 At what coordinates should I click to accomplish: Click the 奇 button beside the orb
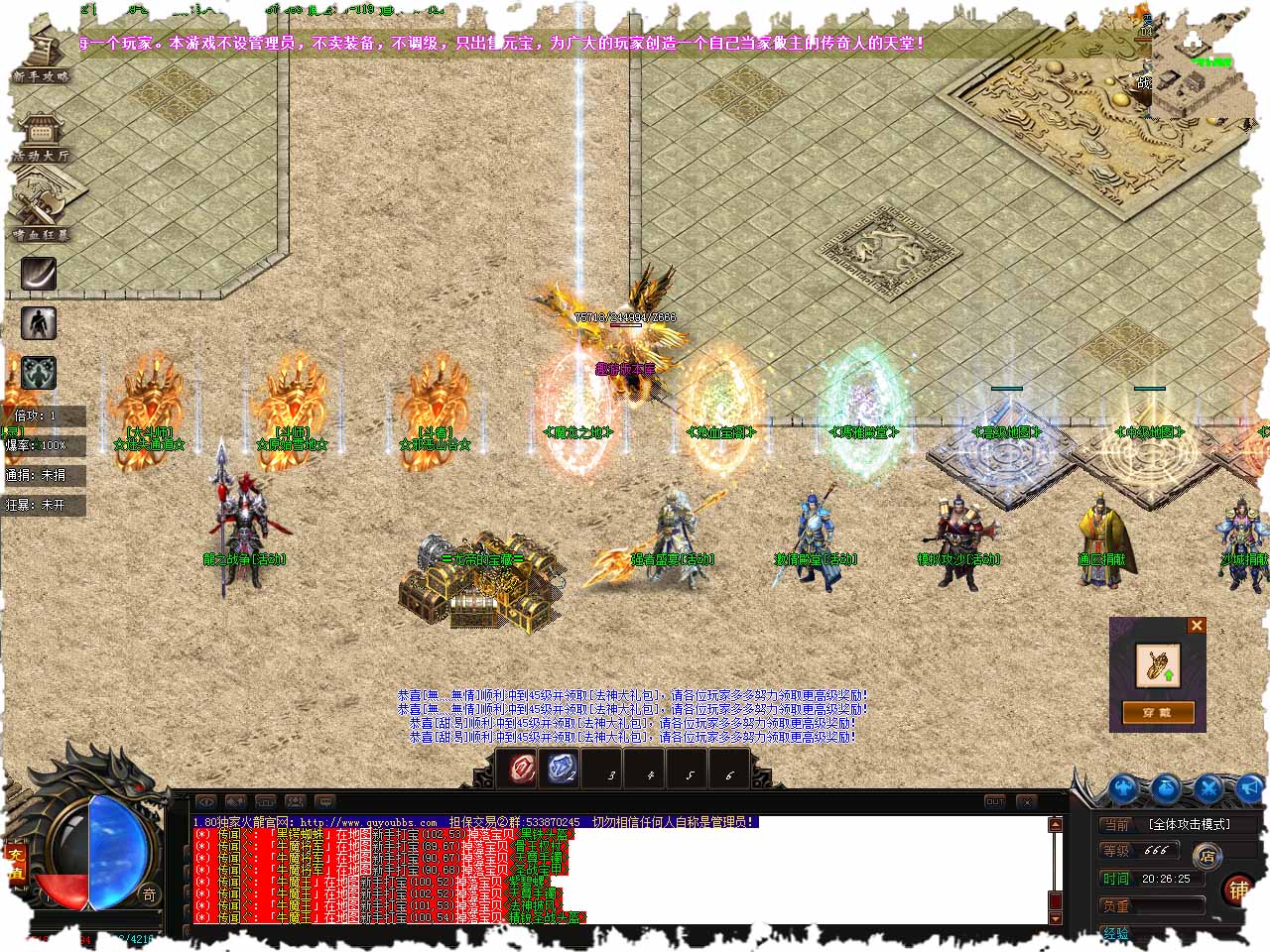pyautogui.click(x=149, y=893)
